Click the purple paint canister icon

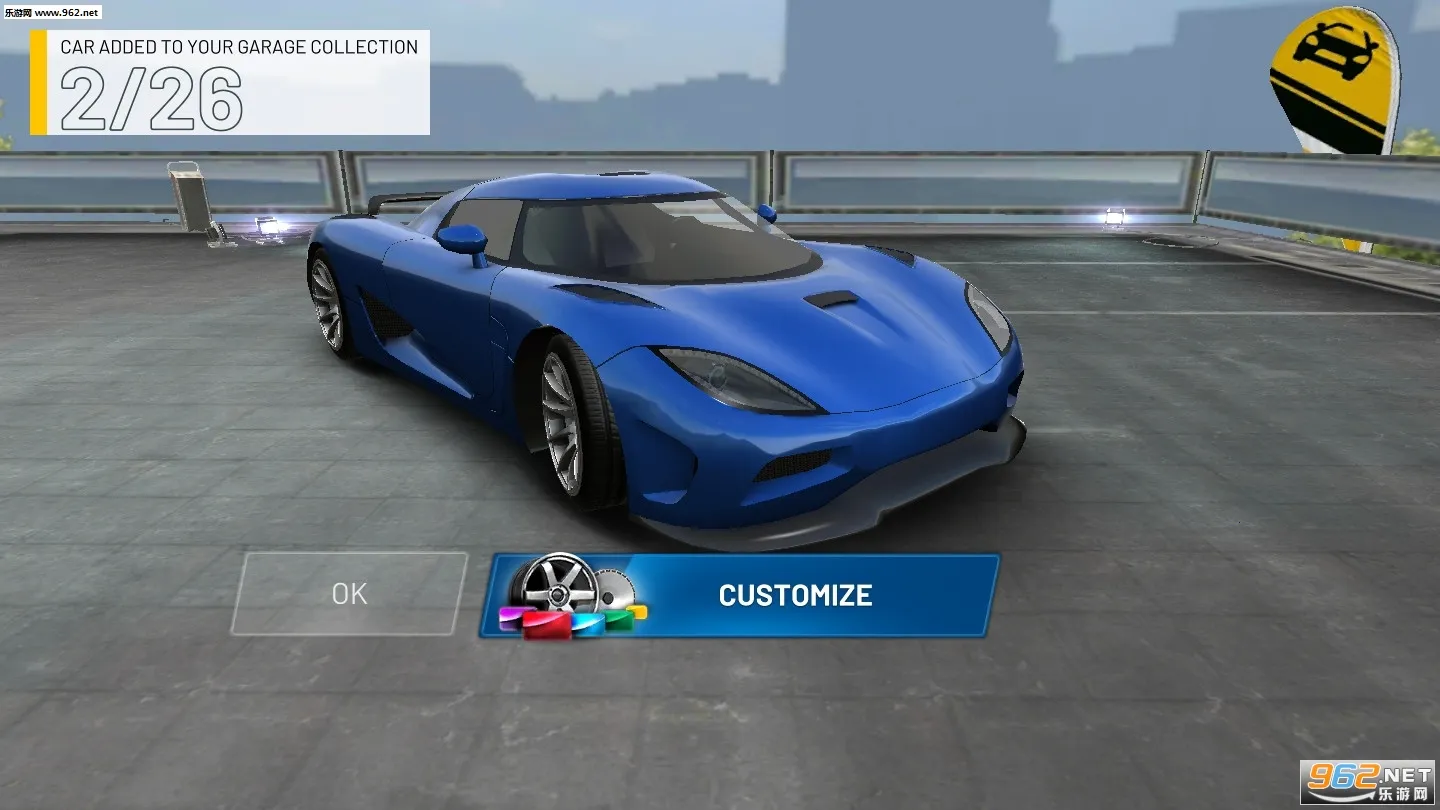510,617
